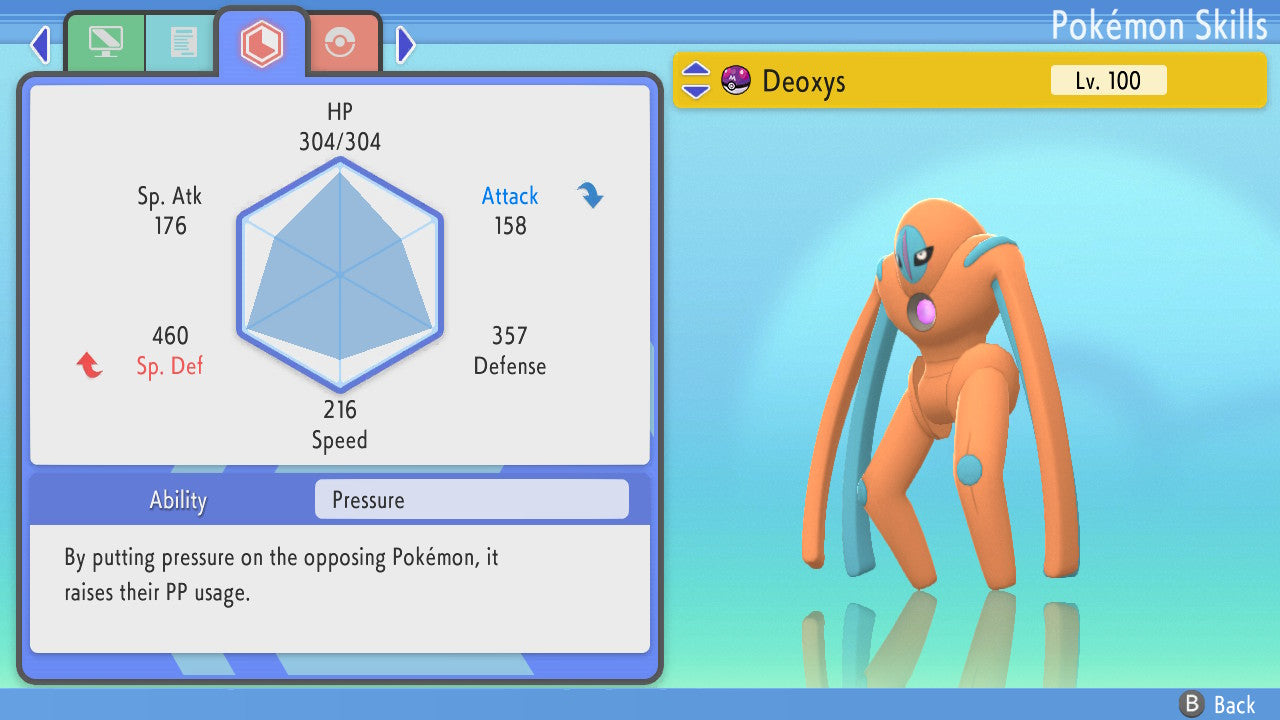
Task: Click the right arrow beside the tabs
Action: tap(405, 44)
